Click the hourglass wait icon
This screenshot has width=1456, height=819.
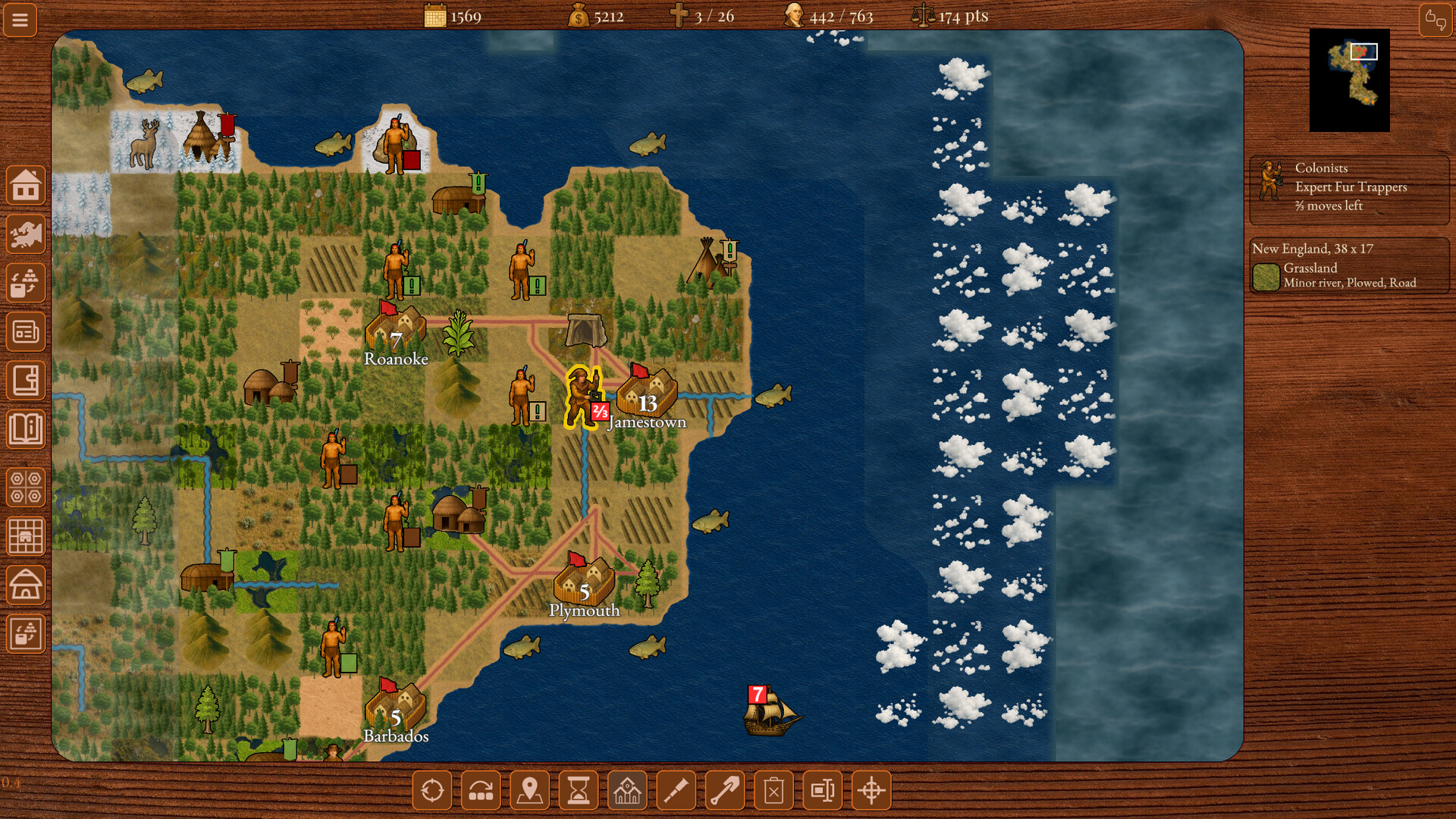579,790
